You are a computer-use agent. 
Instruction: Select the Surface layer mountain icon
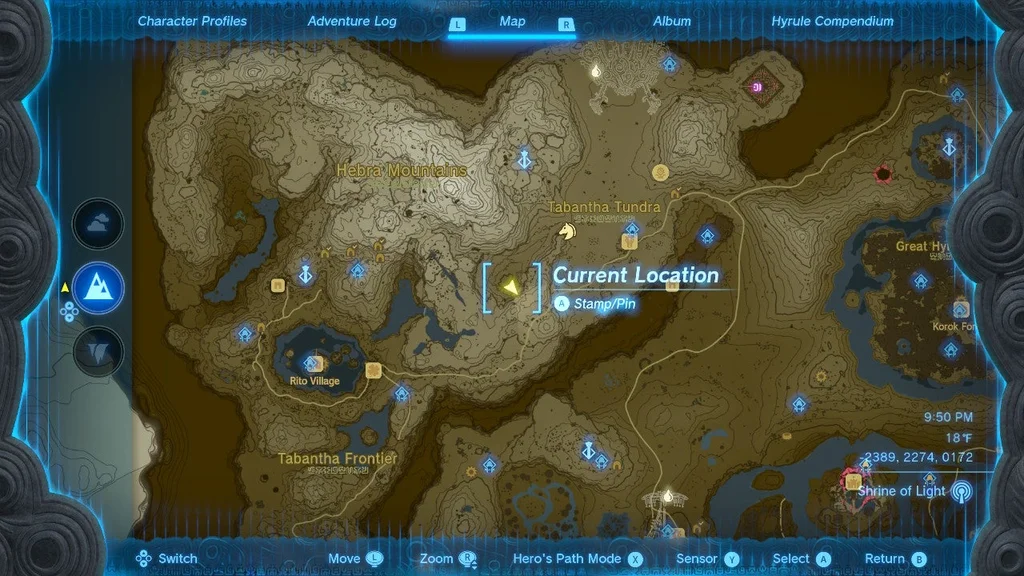99,288
